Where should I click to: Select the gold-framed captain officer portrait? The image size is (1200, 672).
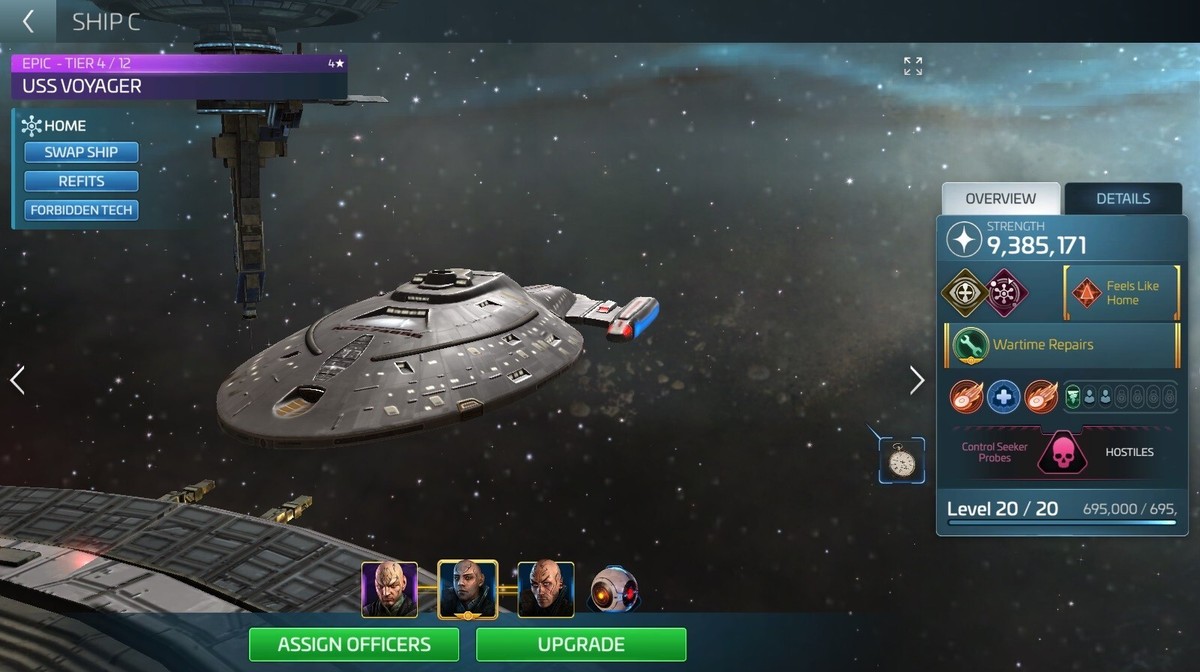tap(468, 589)
